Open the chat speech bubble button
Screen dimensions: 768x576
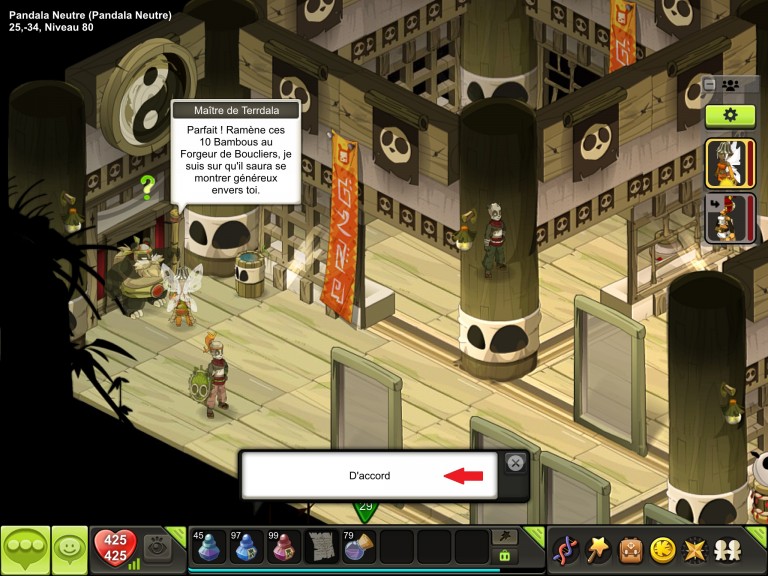[25, 550]
